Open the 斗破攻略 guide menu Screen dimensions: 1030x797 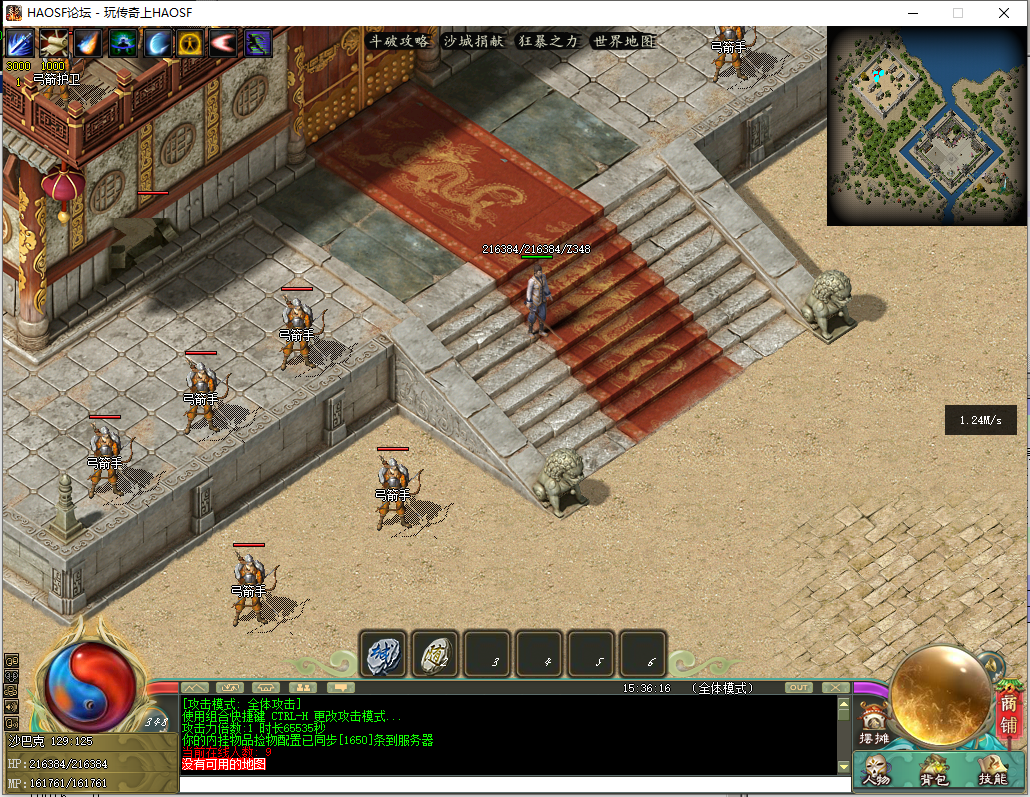(399, 41)
